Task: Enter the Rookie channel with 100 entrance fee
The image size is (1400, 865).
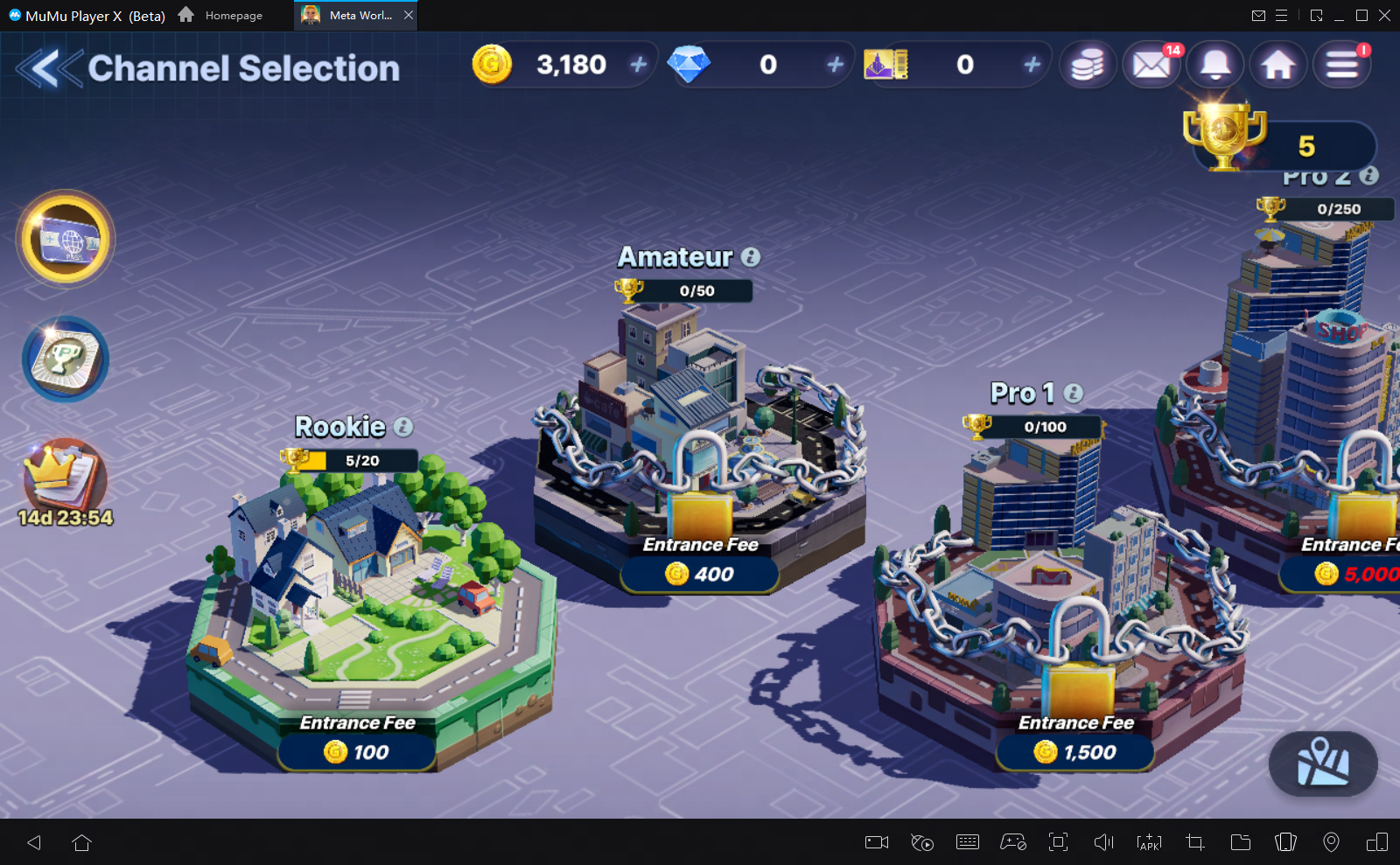Action: (355, 752)
